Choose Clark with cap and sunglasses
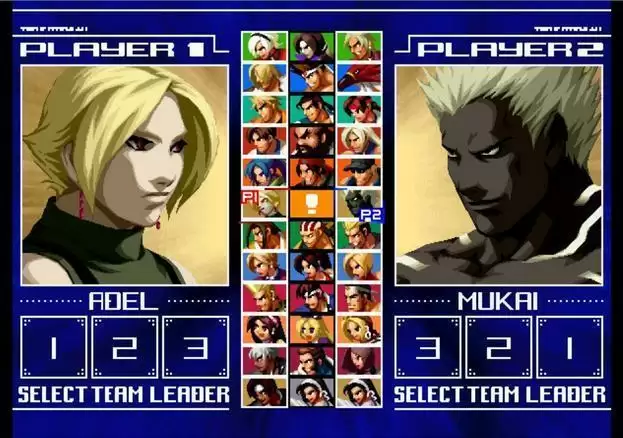This screenshot has width=623, height=438. point(357,172)
